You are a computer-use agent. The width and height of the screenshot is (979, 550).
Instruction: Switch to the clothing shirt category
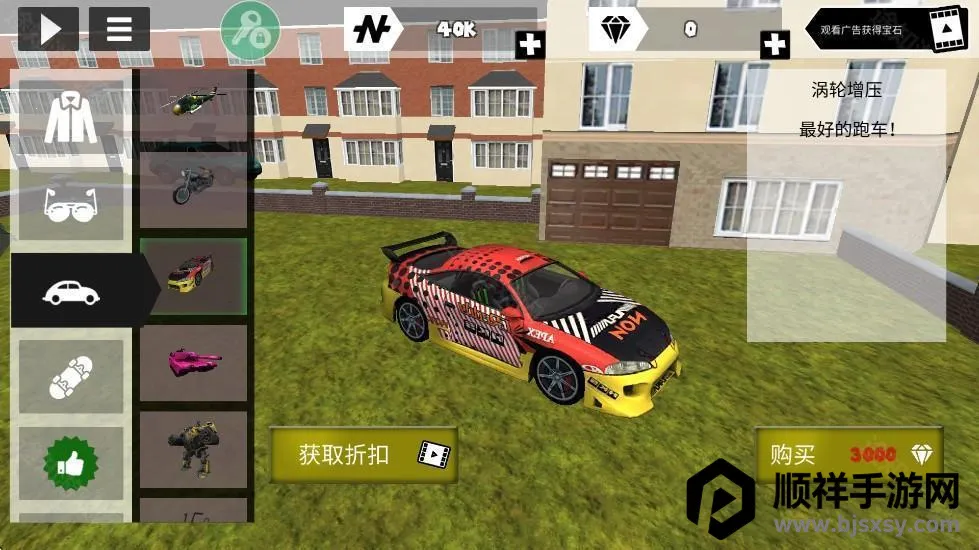click(x=70, y=119)
